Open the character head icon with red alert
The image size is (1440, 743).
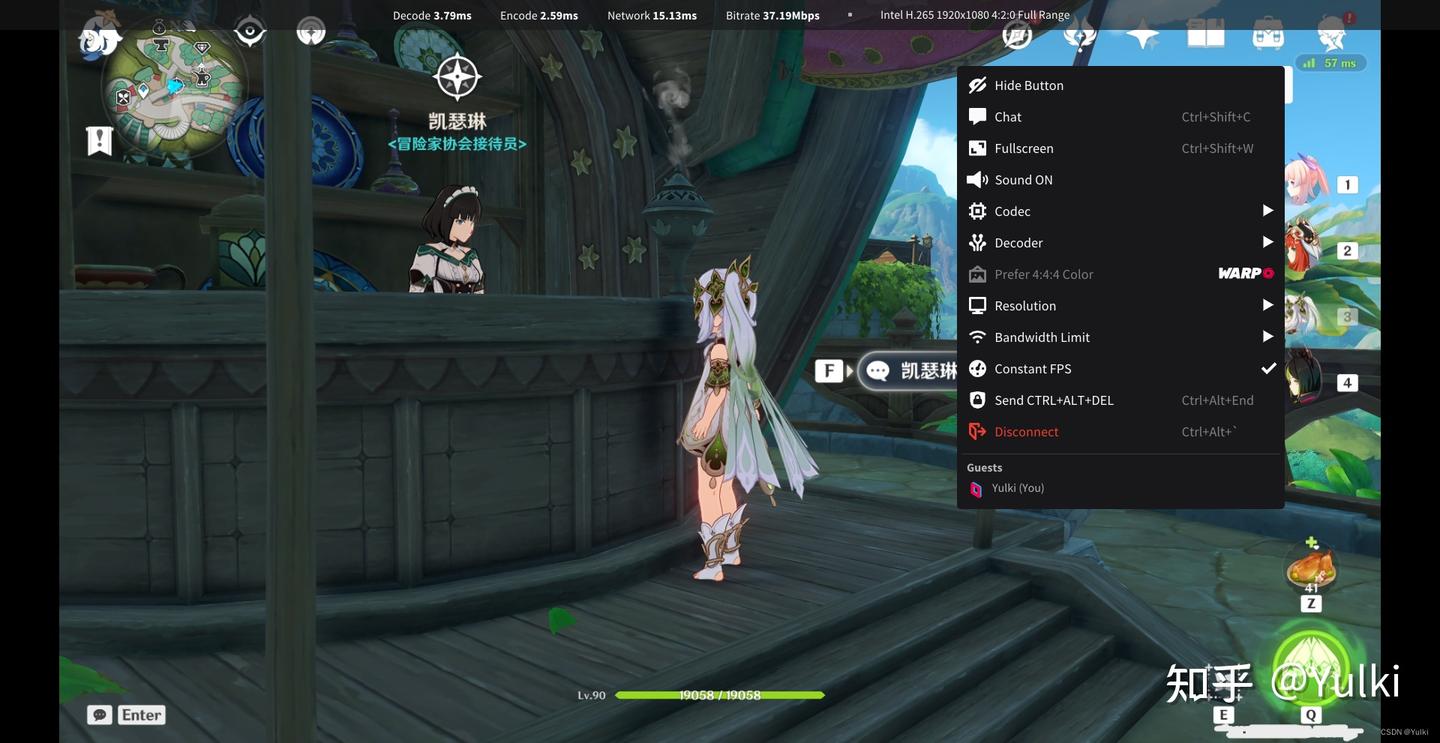[x=1332, y=34]
